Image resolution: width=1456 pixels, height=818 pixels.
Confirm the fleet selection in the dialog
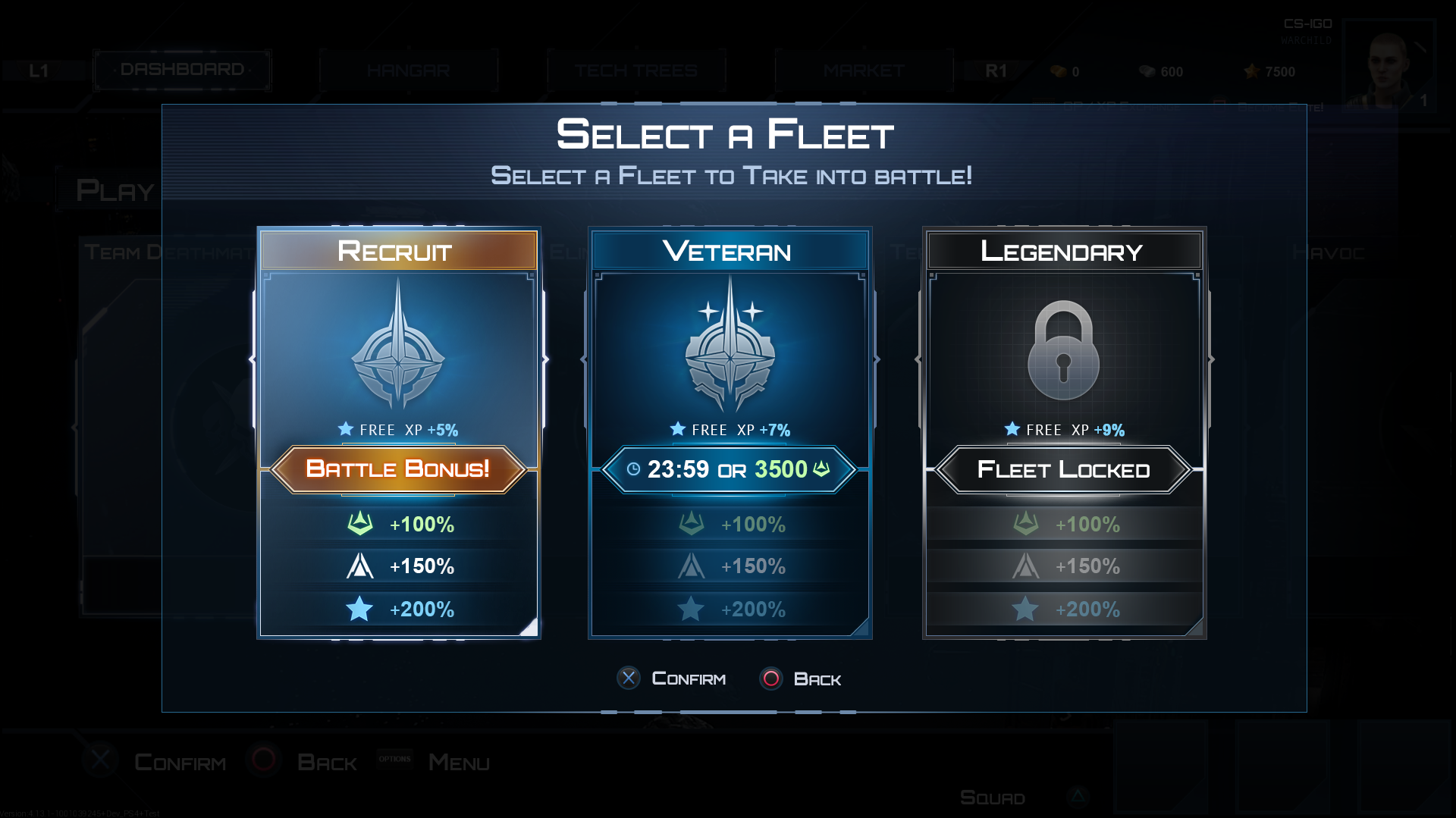point(672,679)
